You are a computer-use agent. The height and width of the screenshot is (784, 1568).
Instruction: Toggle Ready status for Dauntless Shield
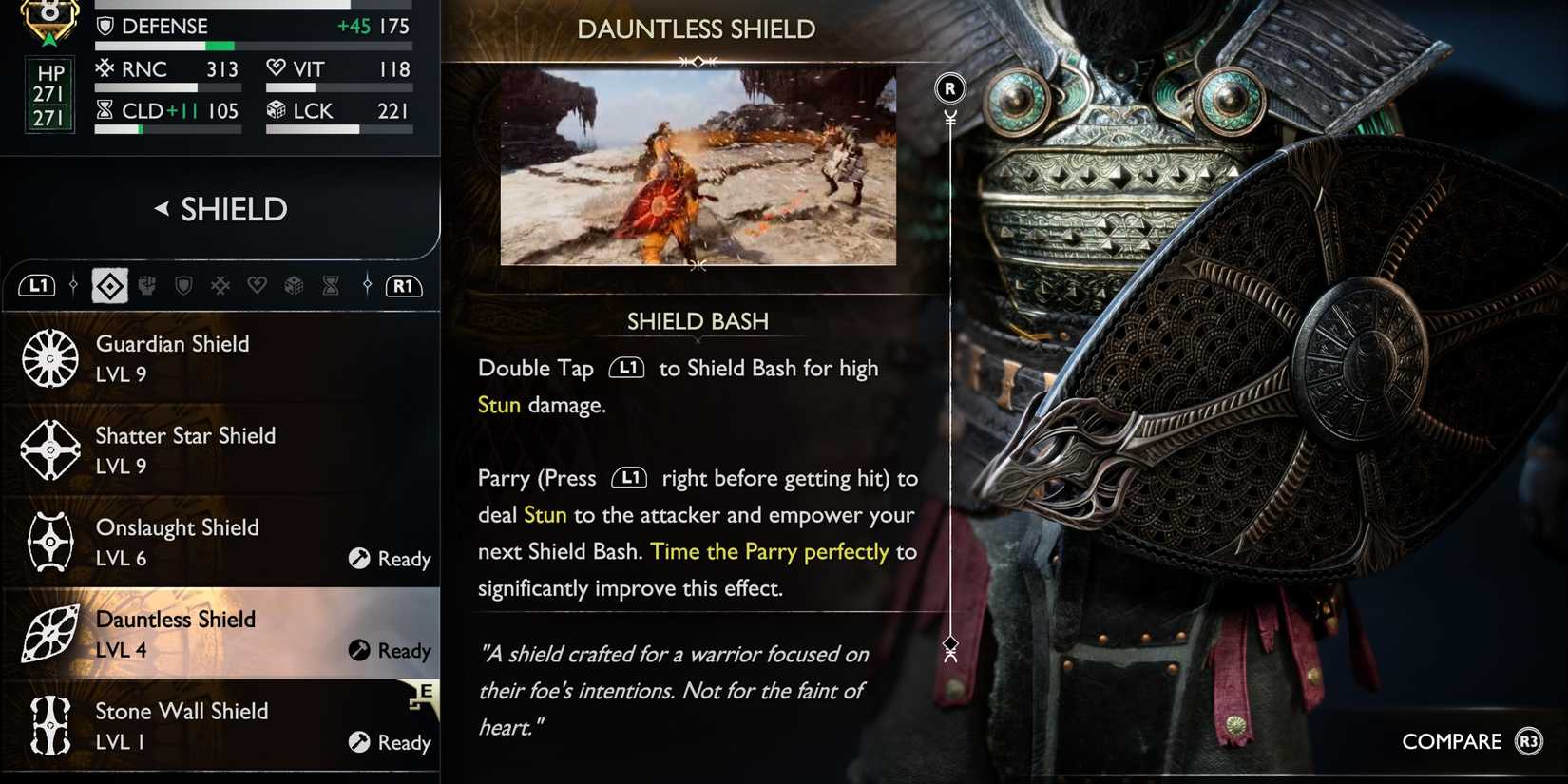(390, 651)
